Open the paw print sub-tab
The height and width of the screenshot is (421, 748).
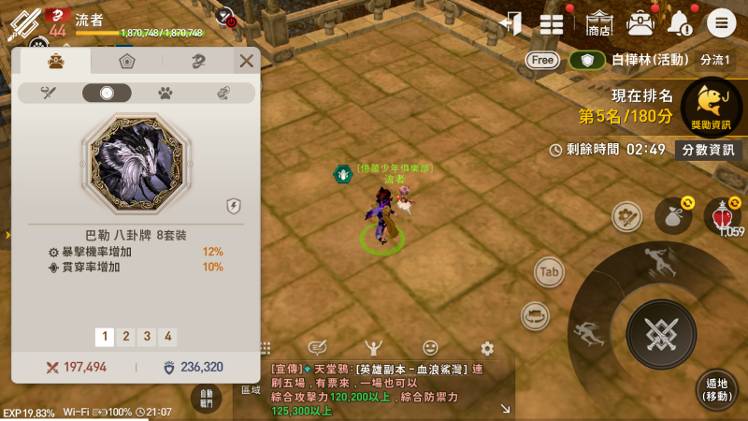tap(165, 93)
